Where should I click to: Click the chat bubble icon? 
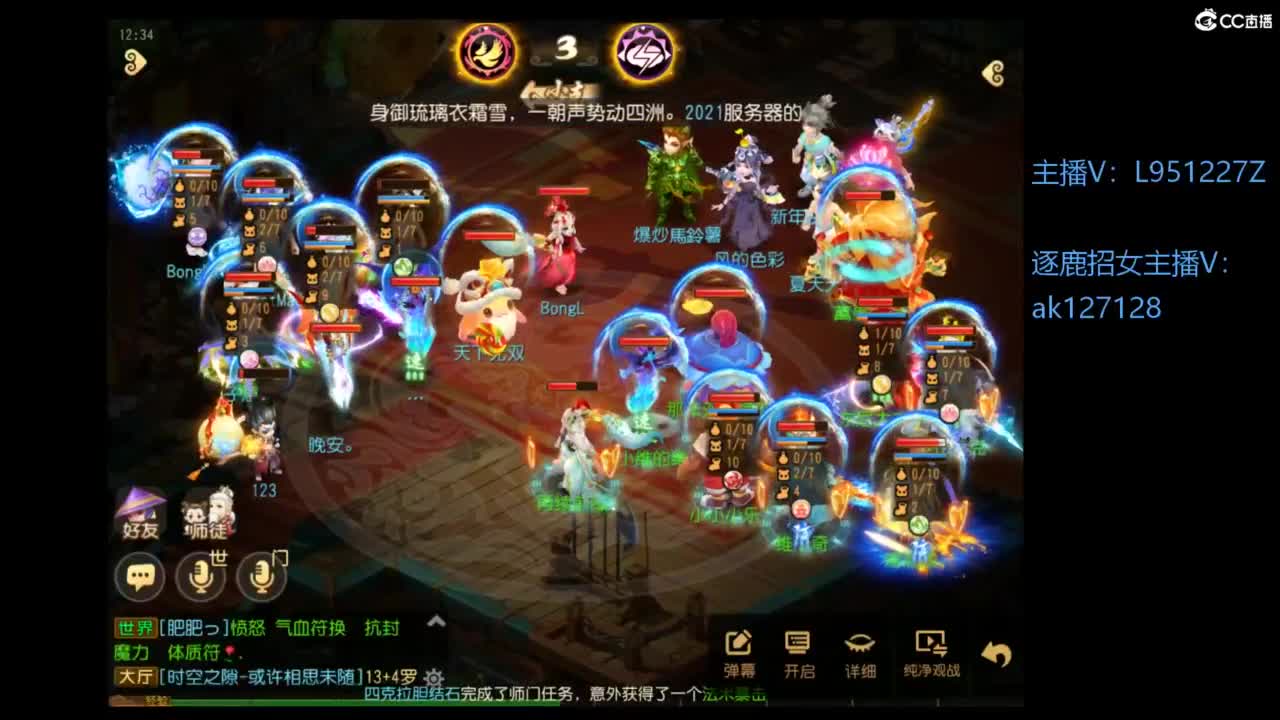pyautogui.click(x=139, y=576)
